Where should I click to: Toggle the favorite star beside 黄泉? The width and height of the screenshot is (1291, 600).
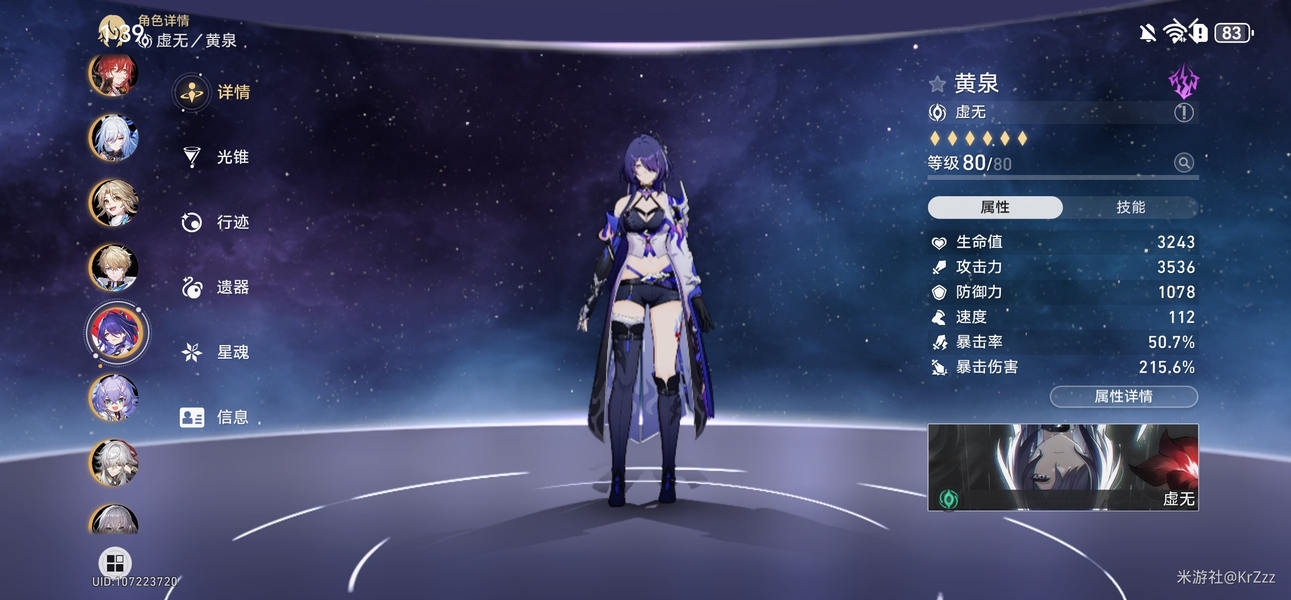click(937, 84)
